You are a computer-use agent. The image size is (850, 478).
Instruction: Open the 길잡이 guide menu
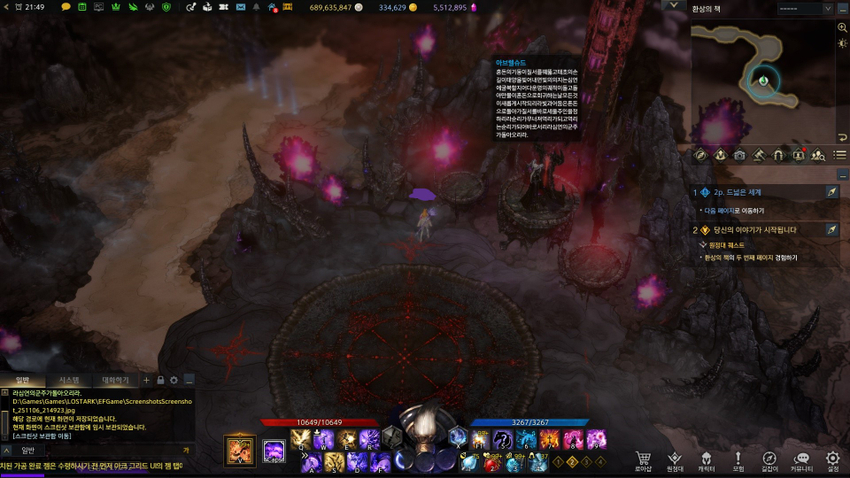pos(769,460)
